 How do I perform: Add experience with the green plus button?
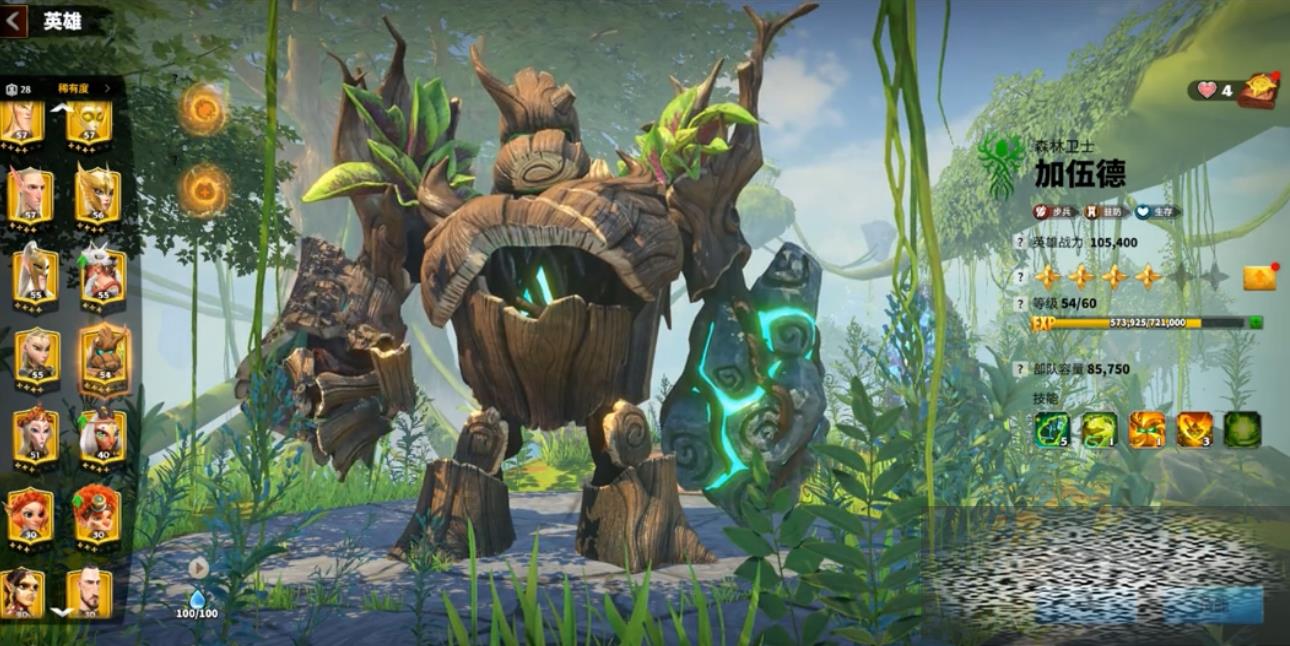click(1254, 323)
